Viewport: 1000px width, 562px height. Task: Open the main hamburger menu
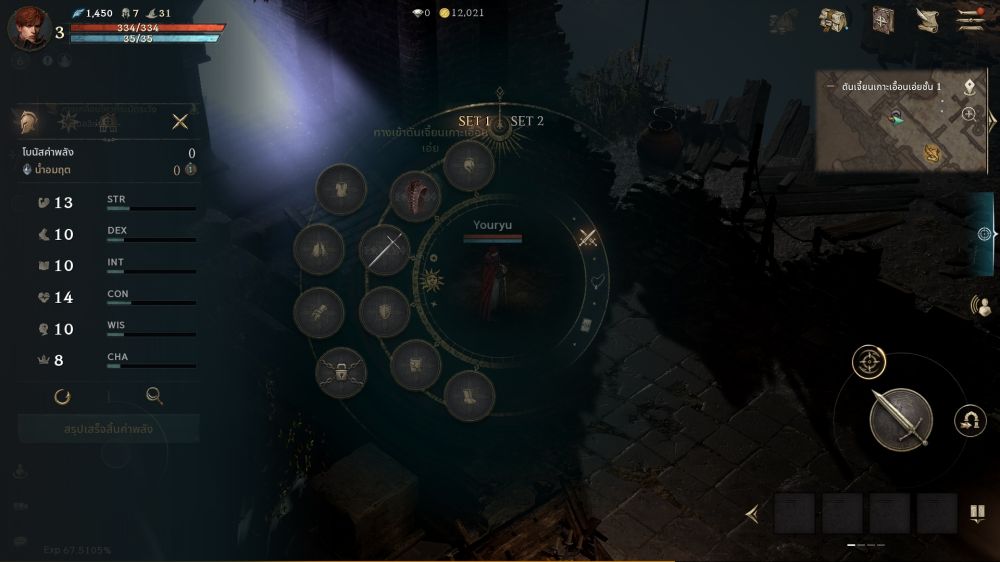[969, 20]
